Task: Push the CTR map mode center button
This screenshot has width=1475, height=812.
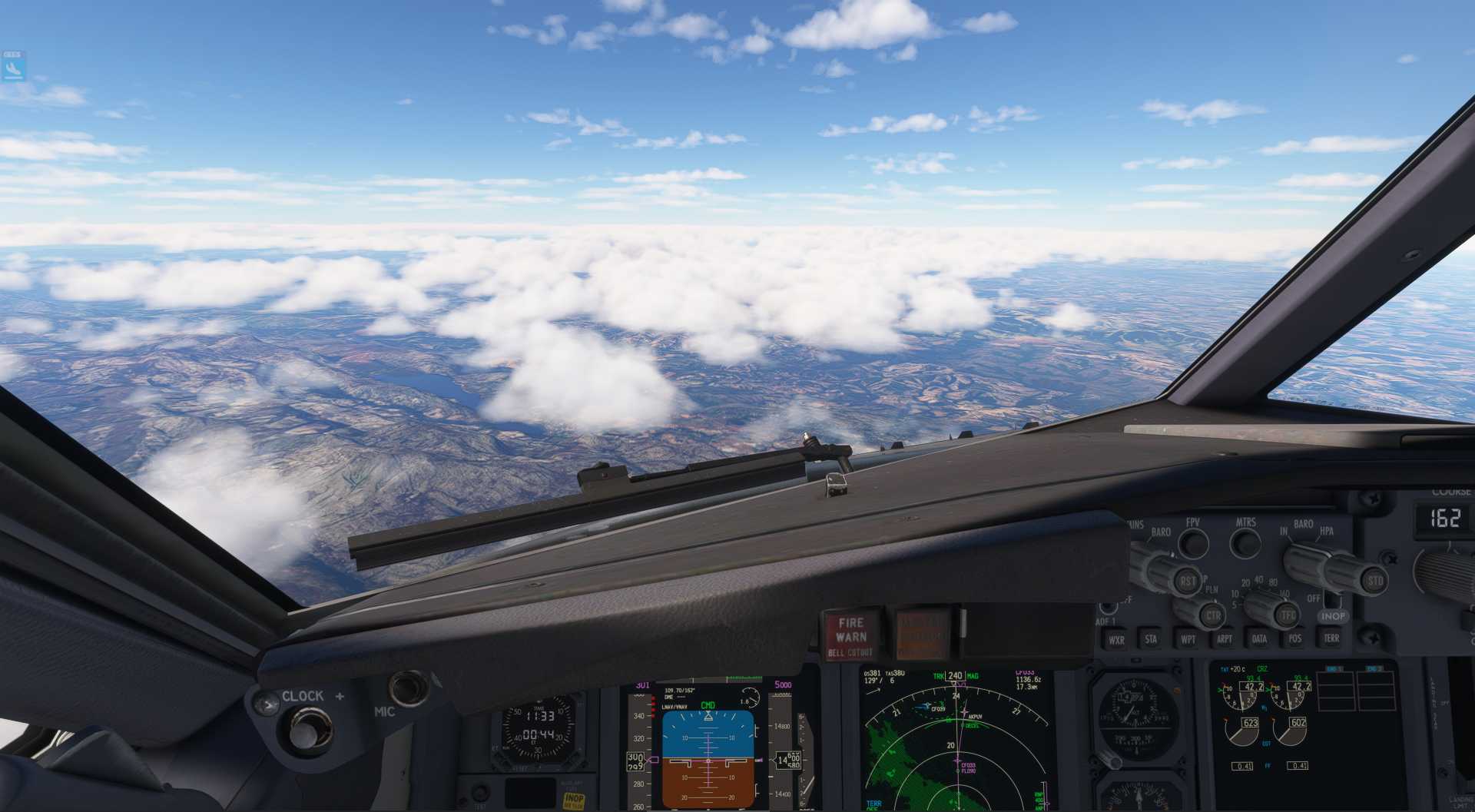Action: tap(1213, 615)
